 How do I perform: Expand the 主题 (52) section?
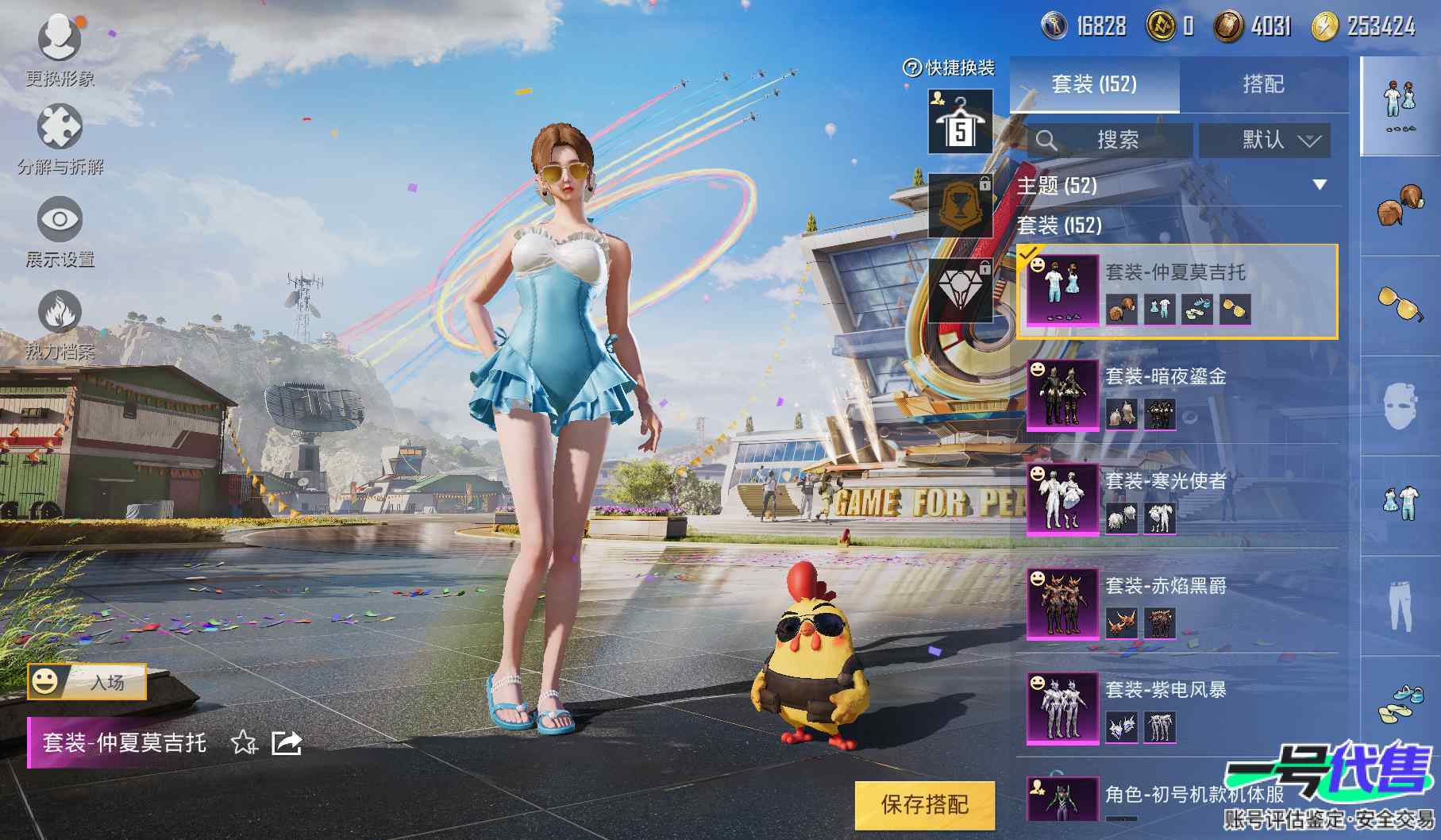coord(1319,185)
